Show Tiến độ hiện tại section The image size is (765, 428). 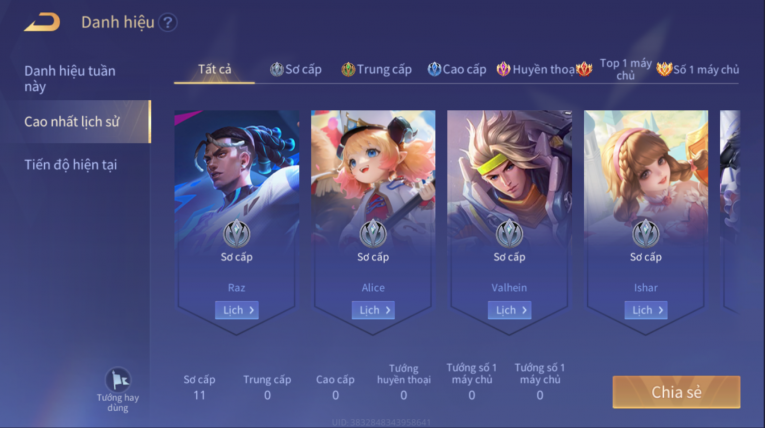click(70, 164)
